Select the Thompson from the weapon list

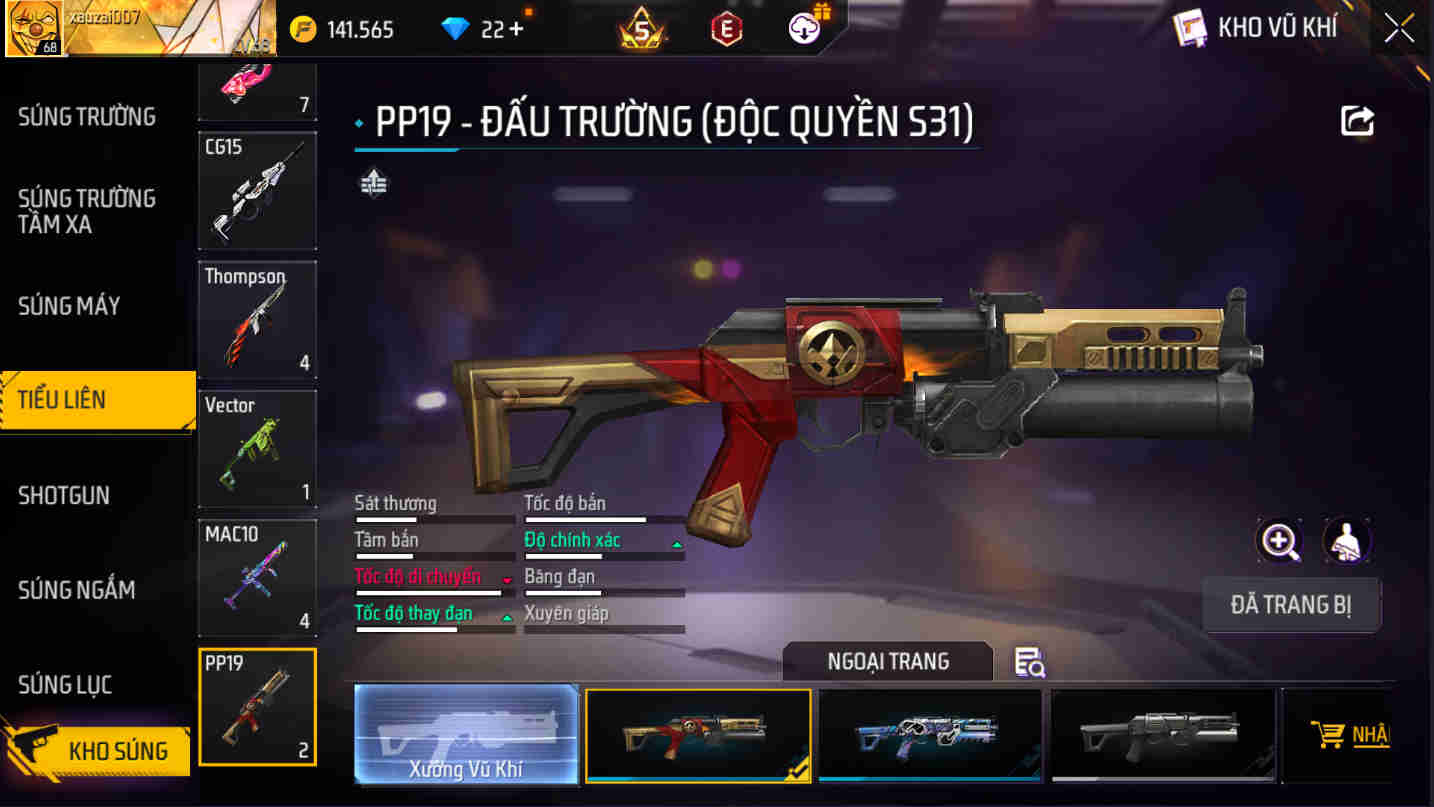(x=257, y=318)
